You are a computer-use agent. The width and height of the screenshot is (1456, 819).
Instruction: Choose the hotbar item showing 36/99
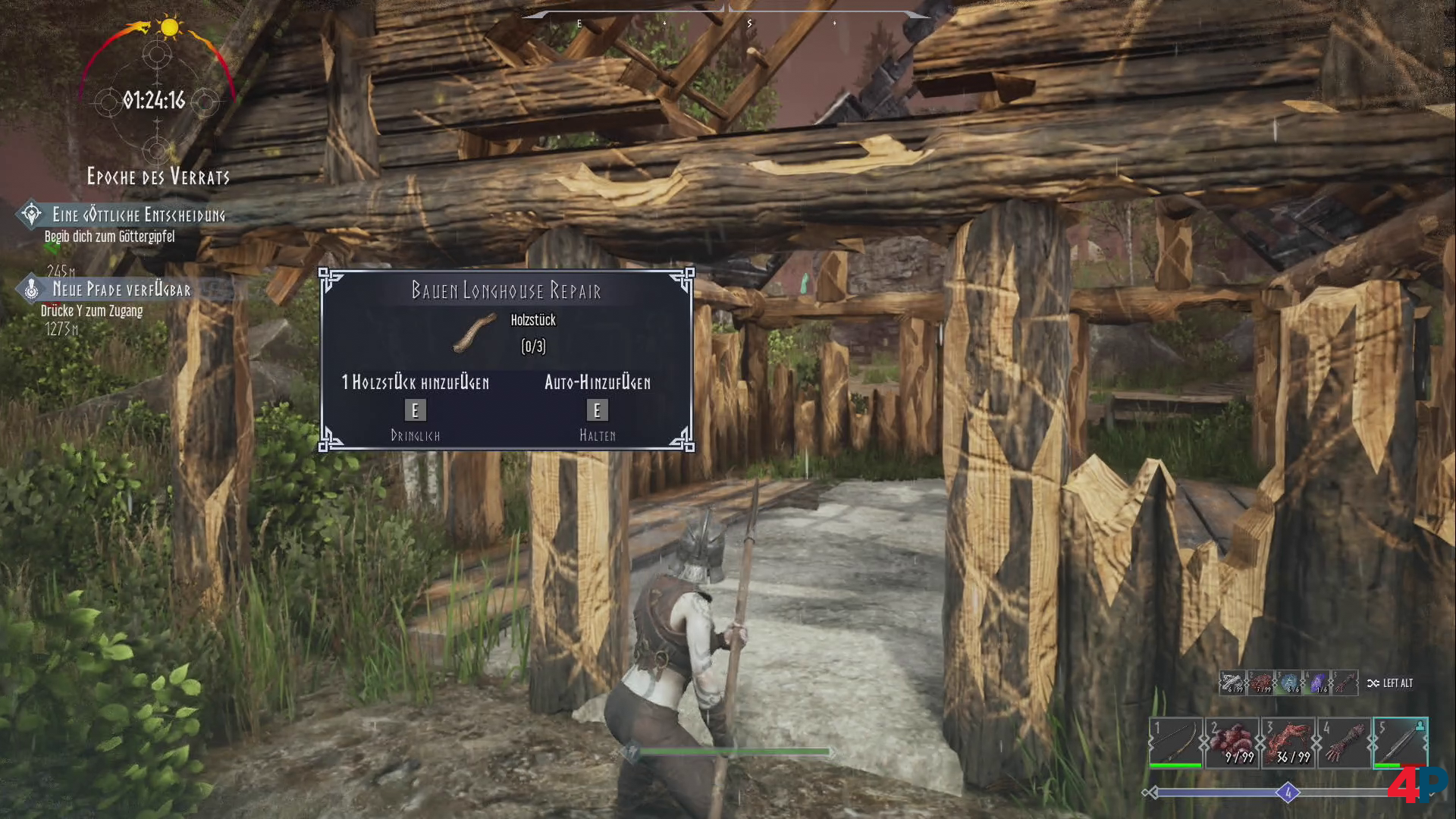[1288, 742]
